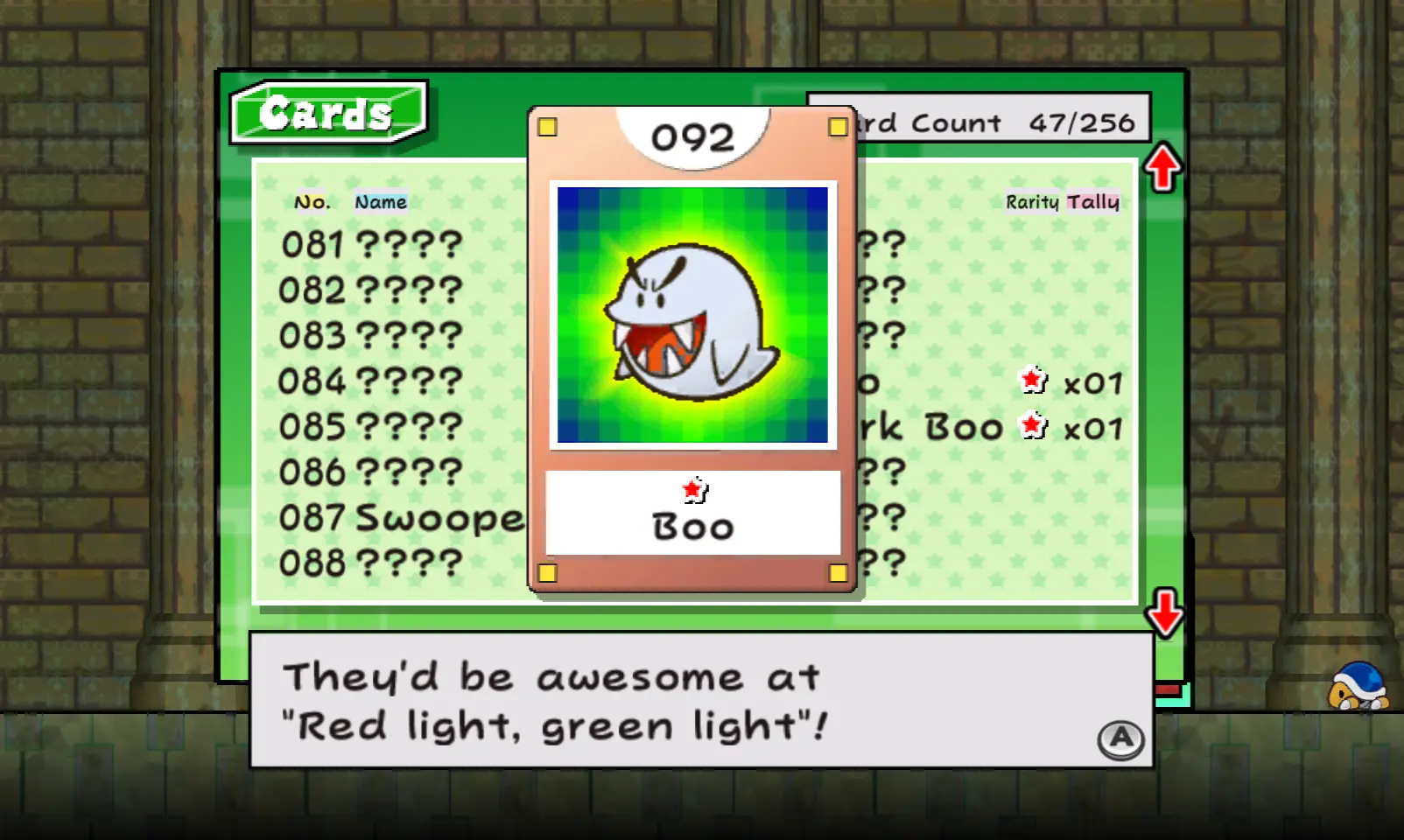Choose the 084 unknown card row
The width and height of the screenshot is (1404, 840).
point(370,381)
